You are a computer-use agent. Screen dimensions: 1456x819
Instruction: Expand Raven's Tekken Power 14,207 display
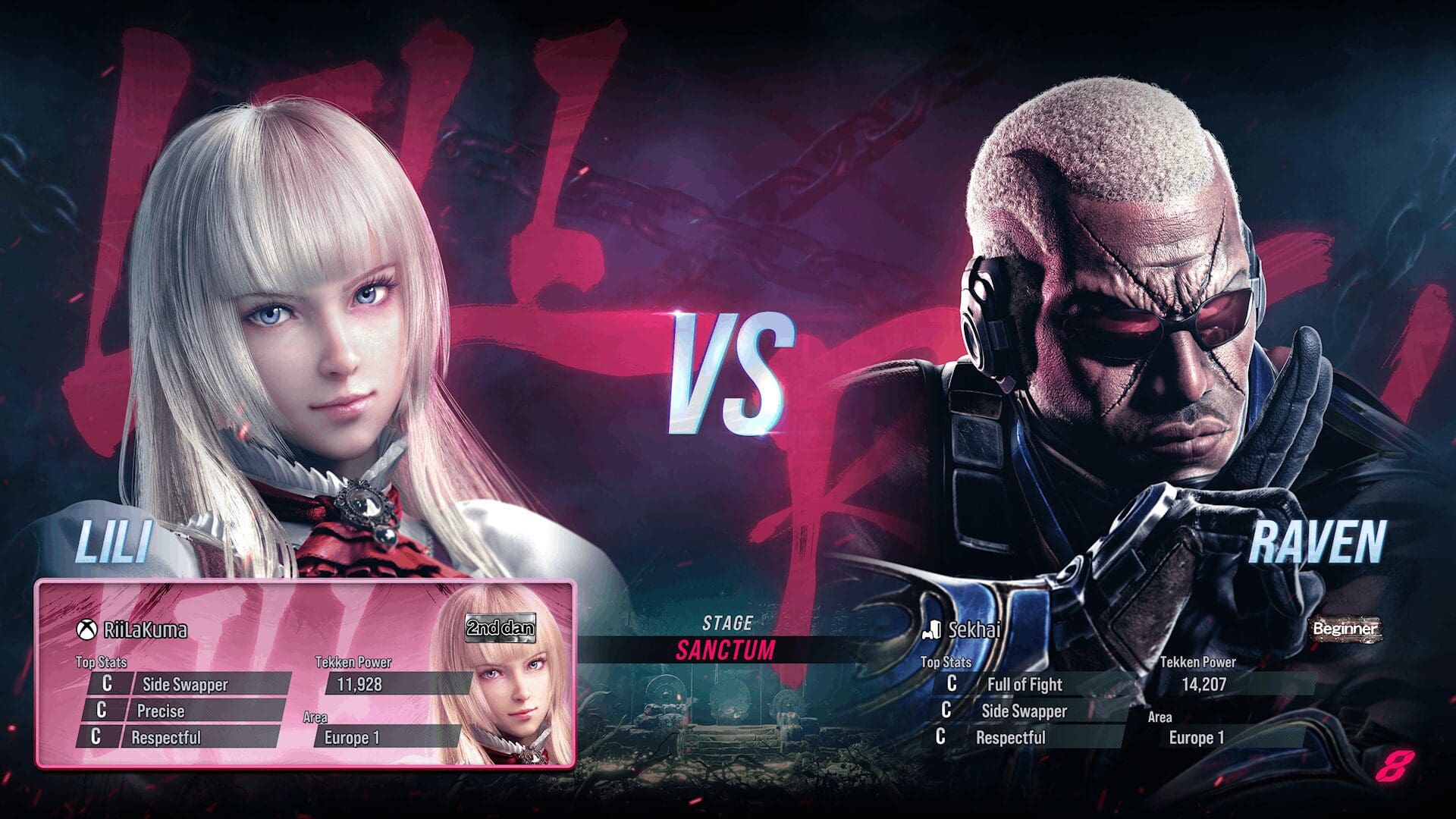pyautogui.click(x=1204, y=684)
